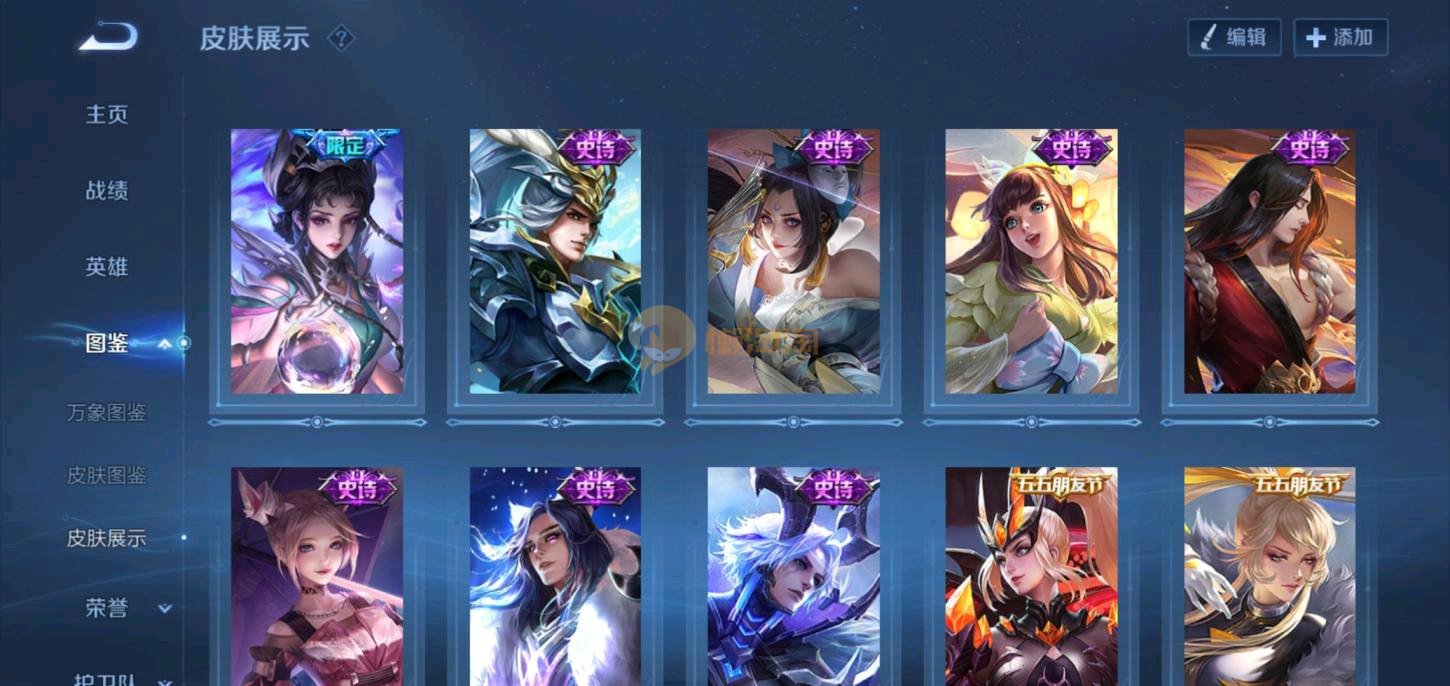The image size is (1450, 686).
Task: Open the 万象图鉴 submenu item
Action: (x=107, y=412)
